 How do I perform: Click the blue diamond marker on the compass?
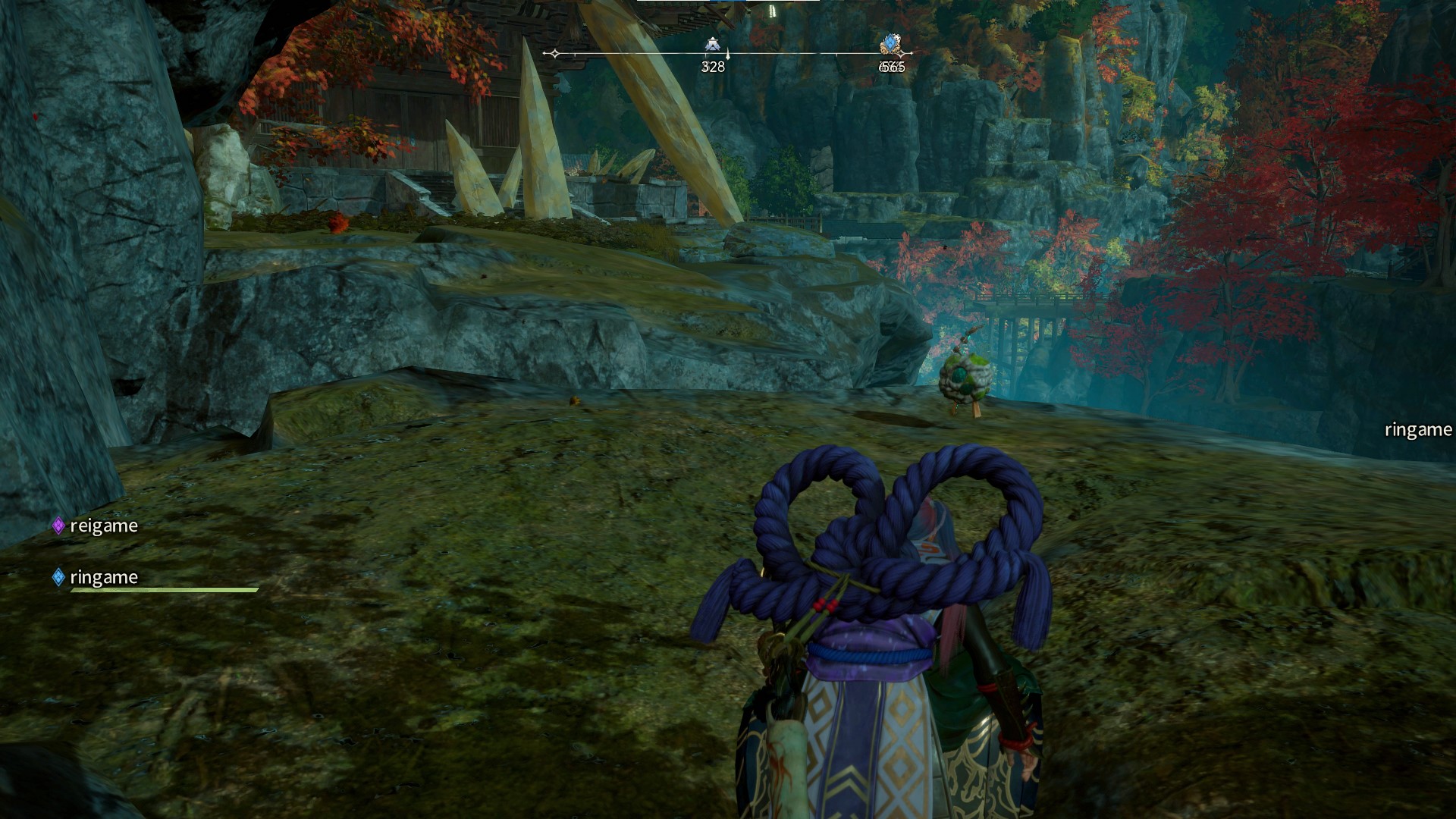click(891, 44)
